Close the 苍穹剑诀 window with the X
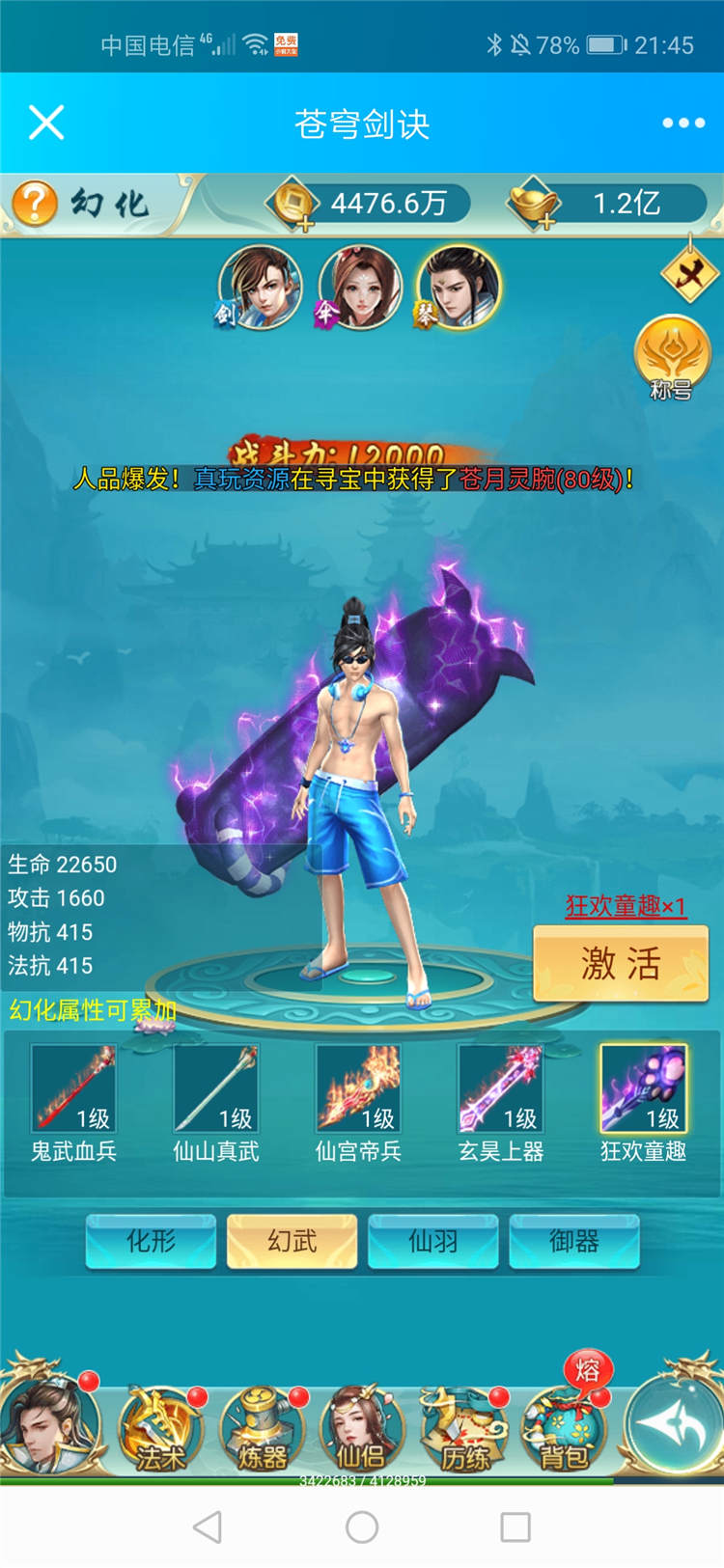This screenshot has height=1568, width=724. (x=46, y=123)
